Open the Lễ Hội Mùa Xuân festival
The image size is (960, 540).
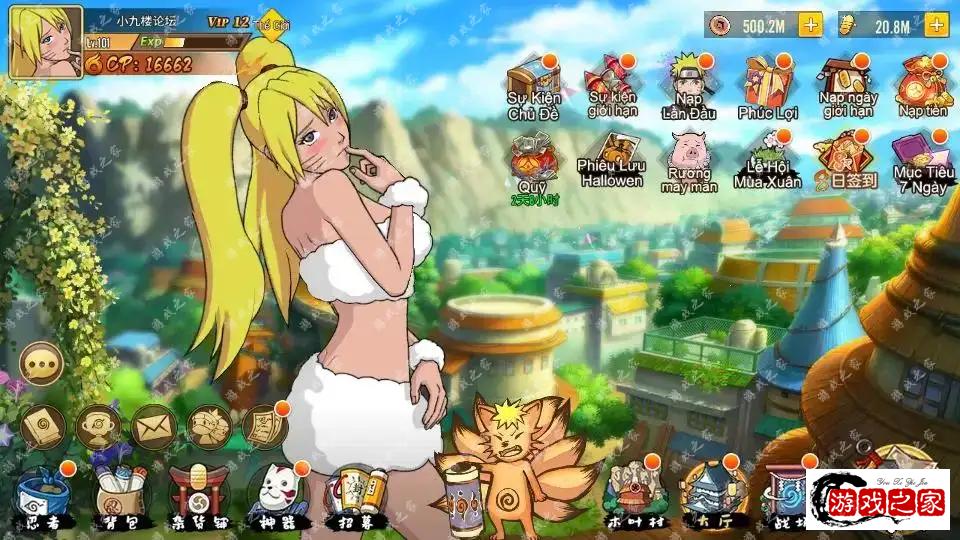click(767, 160)
